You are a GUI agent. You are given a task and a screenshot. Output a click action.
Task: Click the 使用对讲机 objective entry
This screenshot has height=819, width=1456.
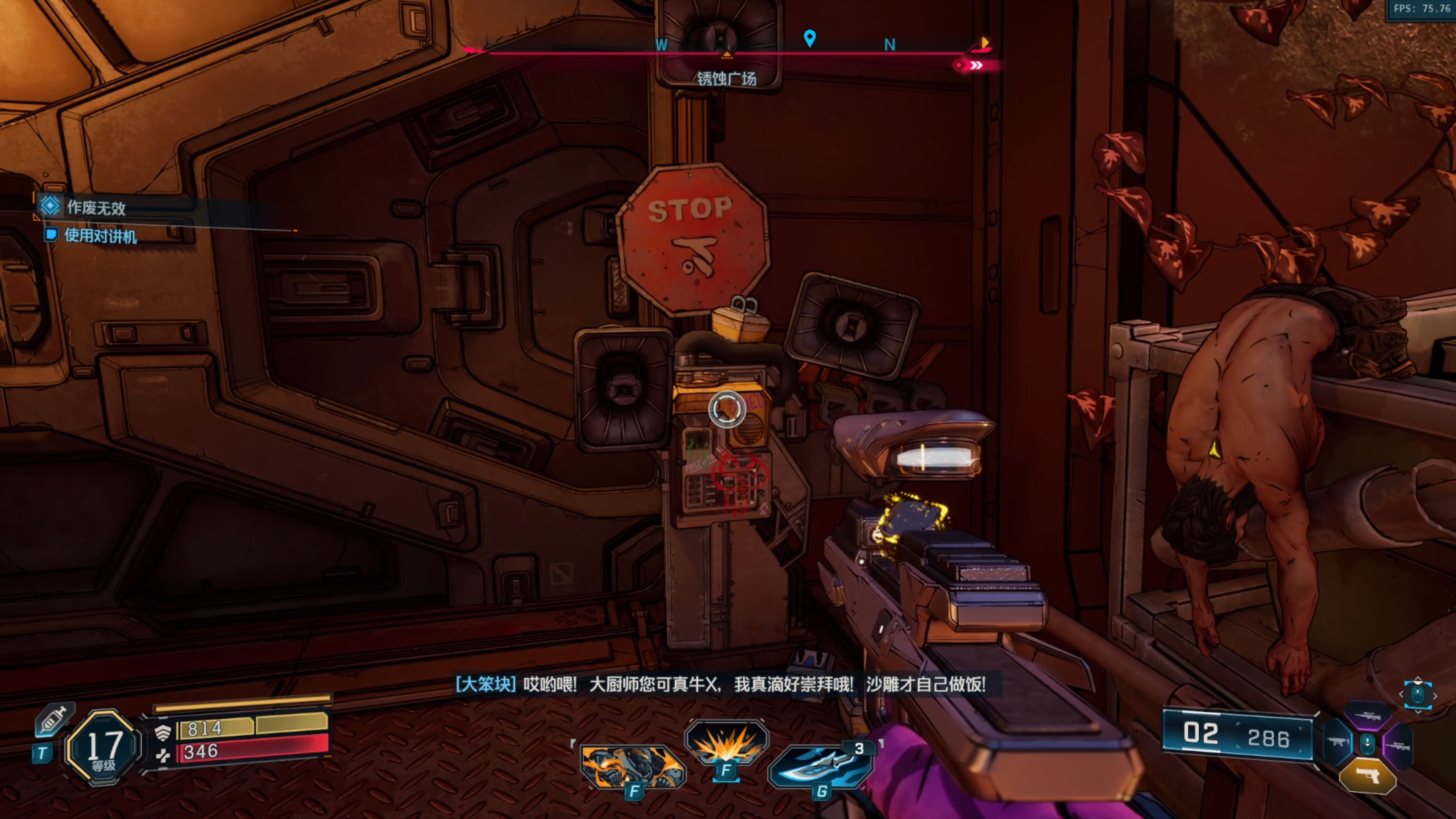pyautogui.click(x=100, y=235)
